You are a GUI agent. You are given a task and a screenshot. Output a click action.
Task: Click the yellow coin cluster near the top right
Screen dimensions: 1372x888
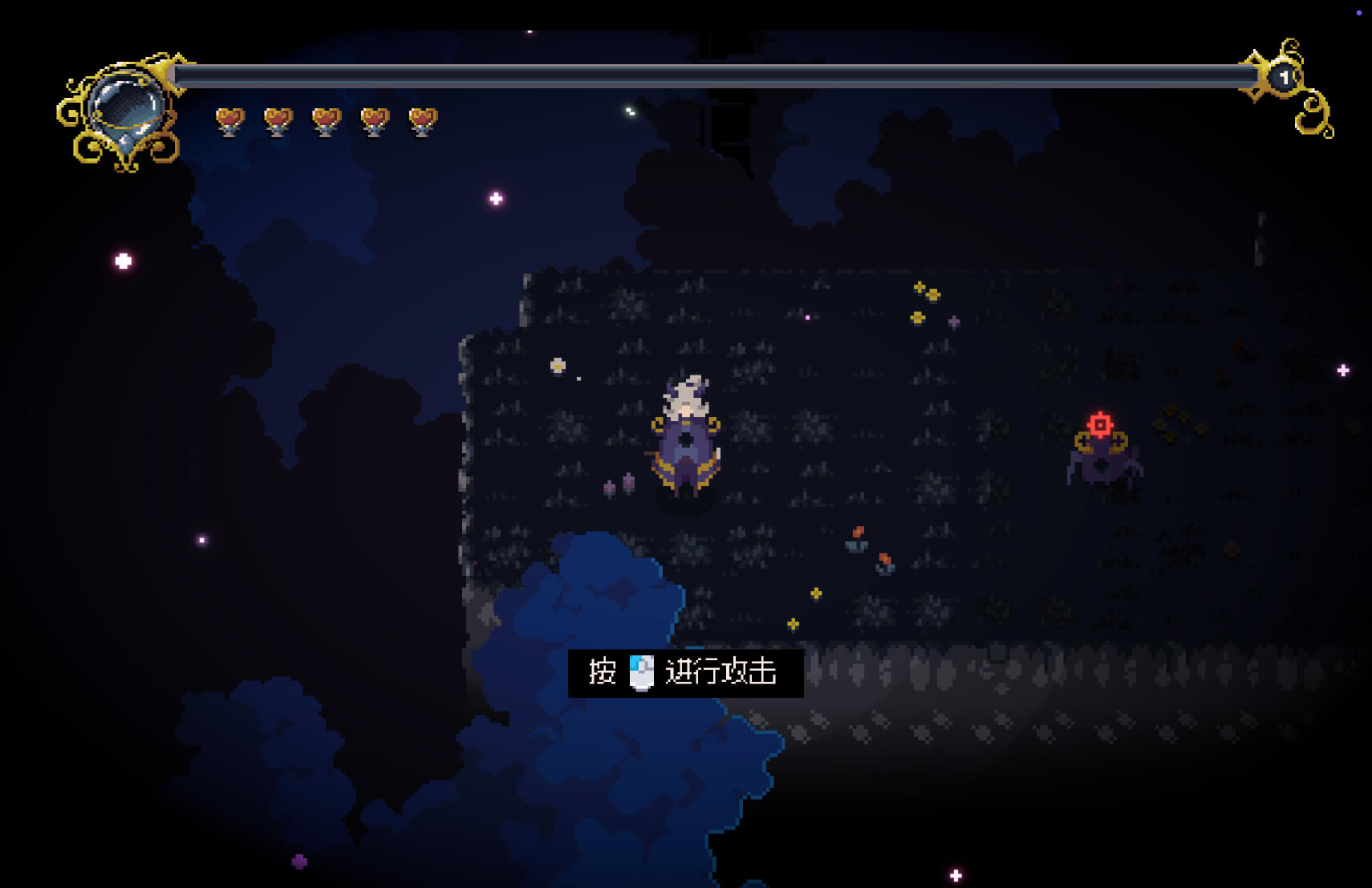[x=927, y=291]
